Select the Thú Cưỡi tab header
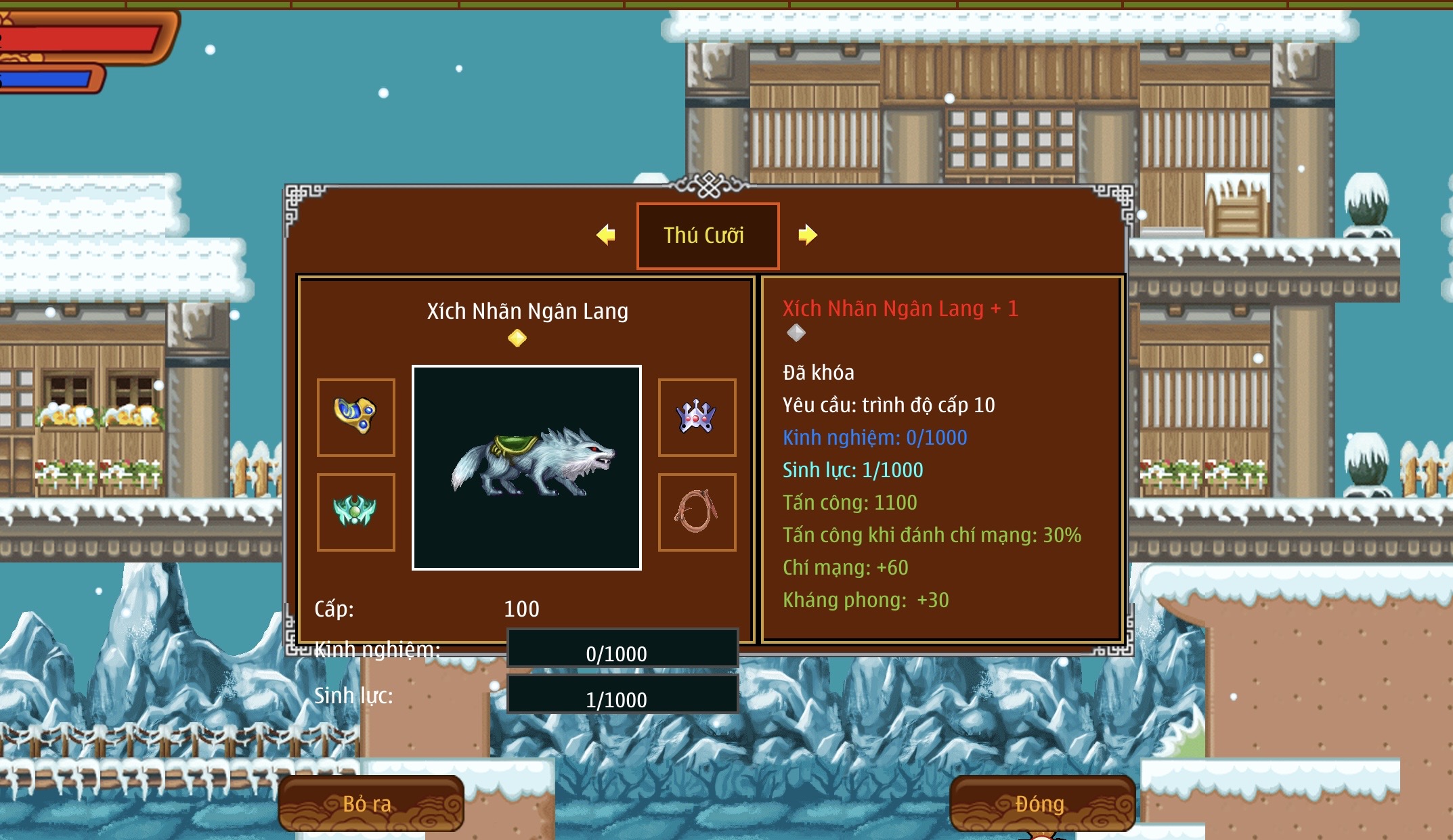Screen dimensions: 1453x840 [708, 236]
